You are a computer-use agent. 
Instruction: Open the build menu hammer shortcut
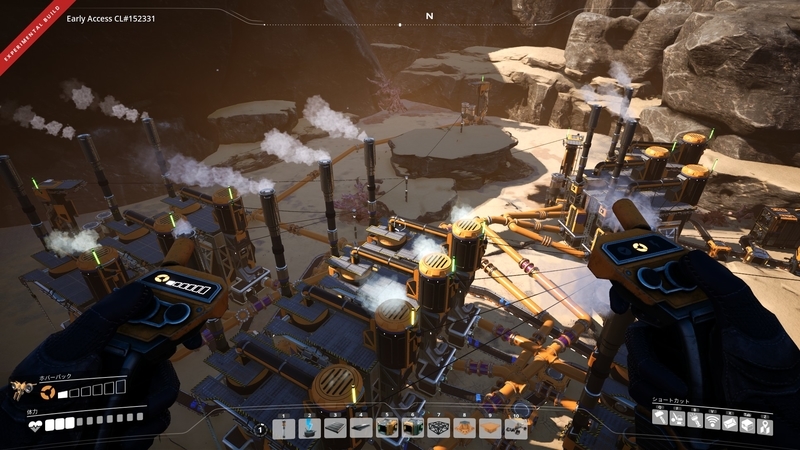pos(661,417)
